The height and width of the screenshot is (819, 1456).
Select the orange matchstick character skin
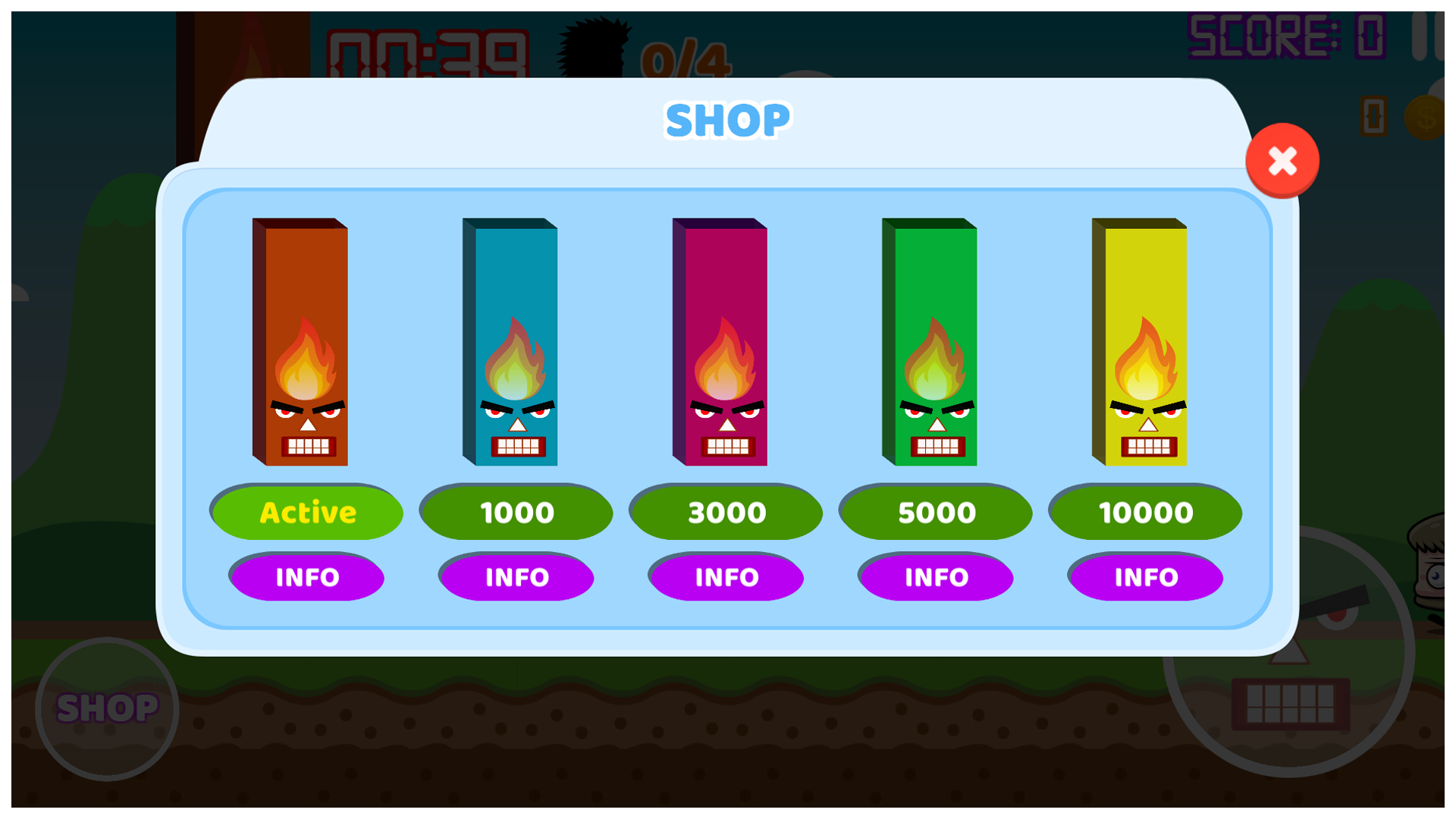[x=300, y=341]
